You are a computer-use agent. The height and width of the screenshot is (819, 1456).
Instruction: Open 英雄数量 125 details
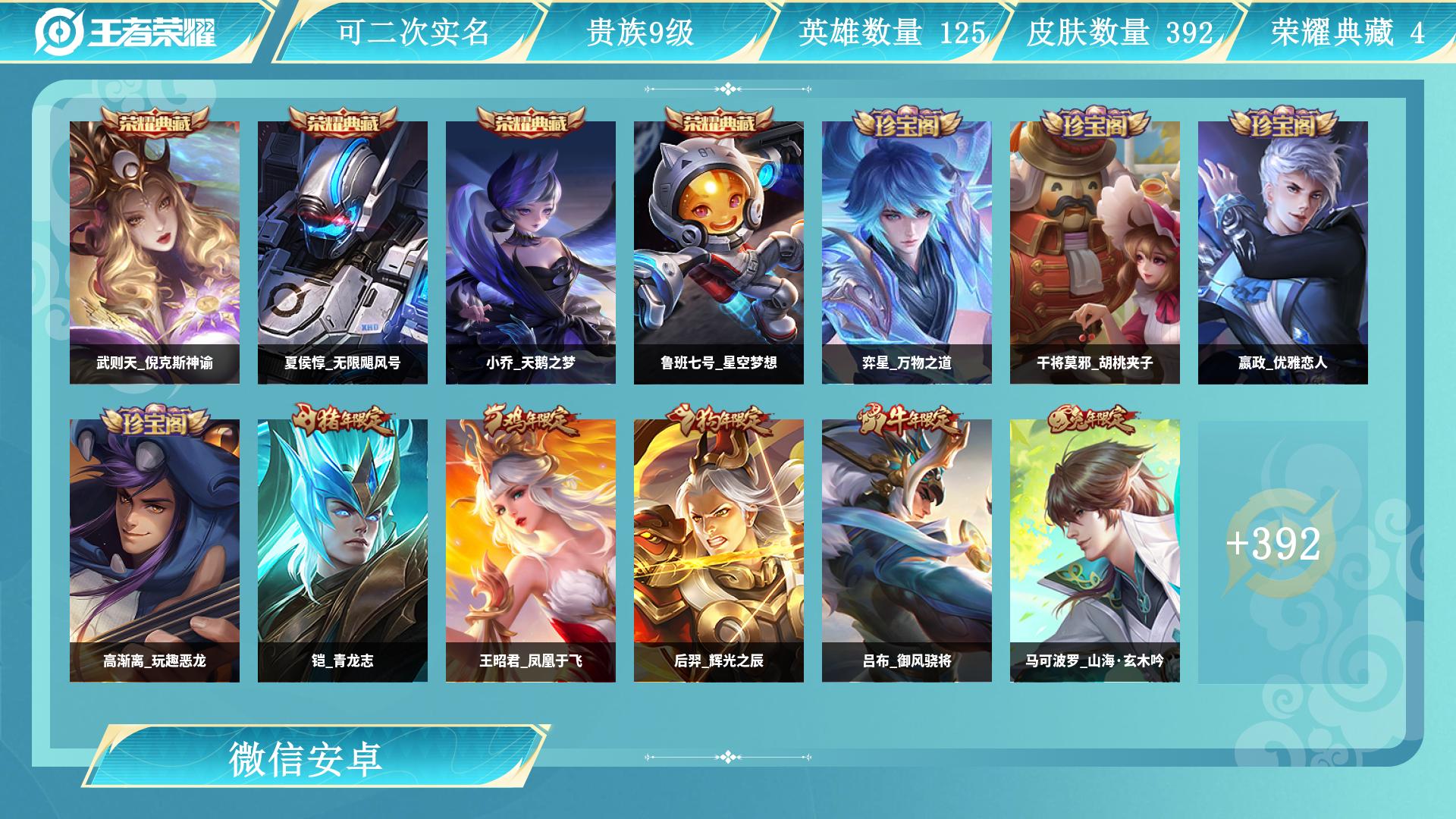(891, 31)
